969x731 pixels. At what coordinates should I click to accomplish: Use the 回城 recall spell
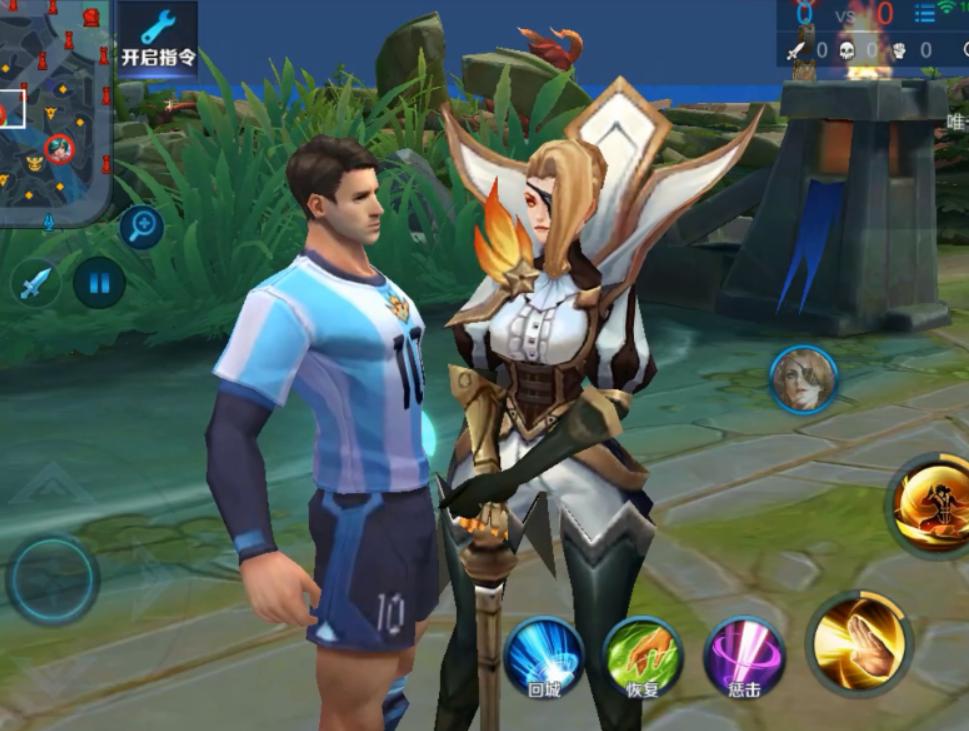coord(544,657)
